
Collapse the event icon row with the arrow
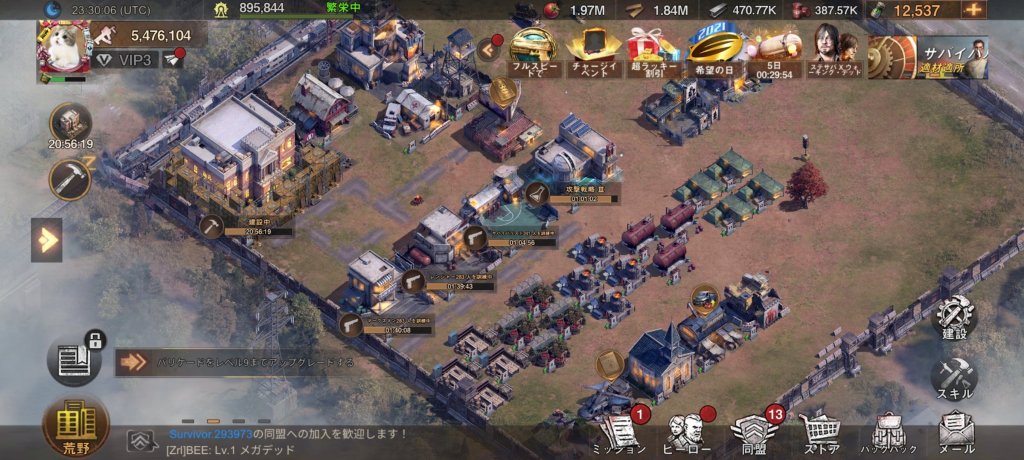click(x=490, y=46)
